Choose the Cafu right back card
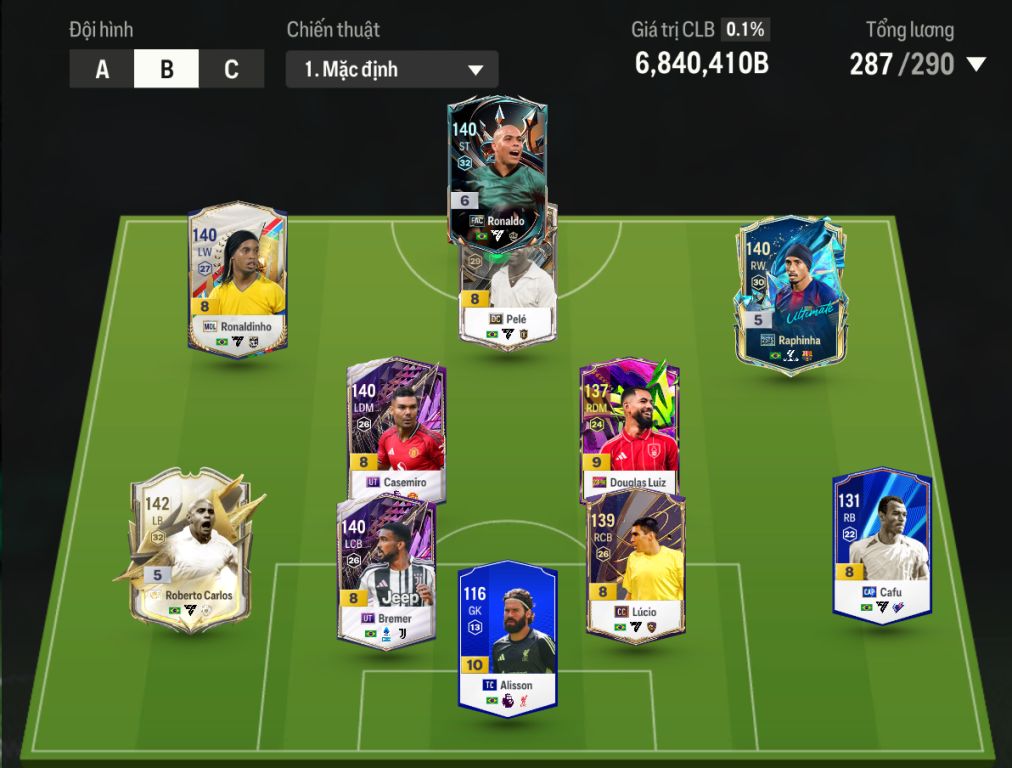The image size is (1012, 768). [882, 545]
